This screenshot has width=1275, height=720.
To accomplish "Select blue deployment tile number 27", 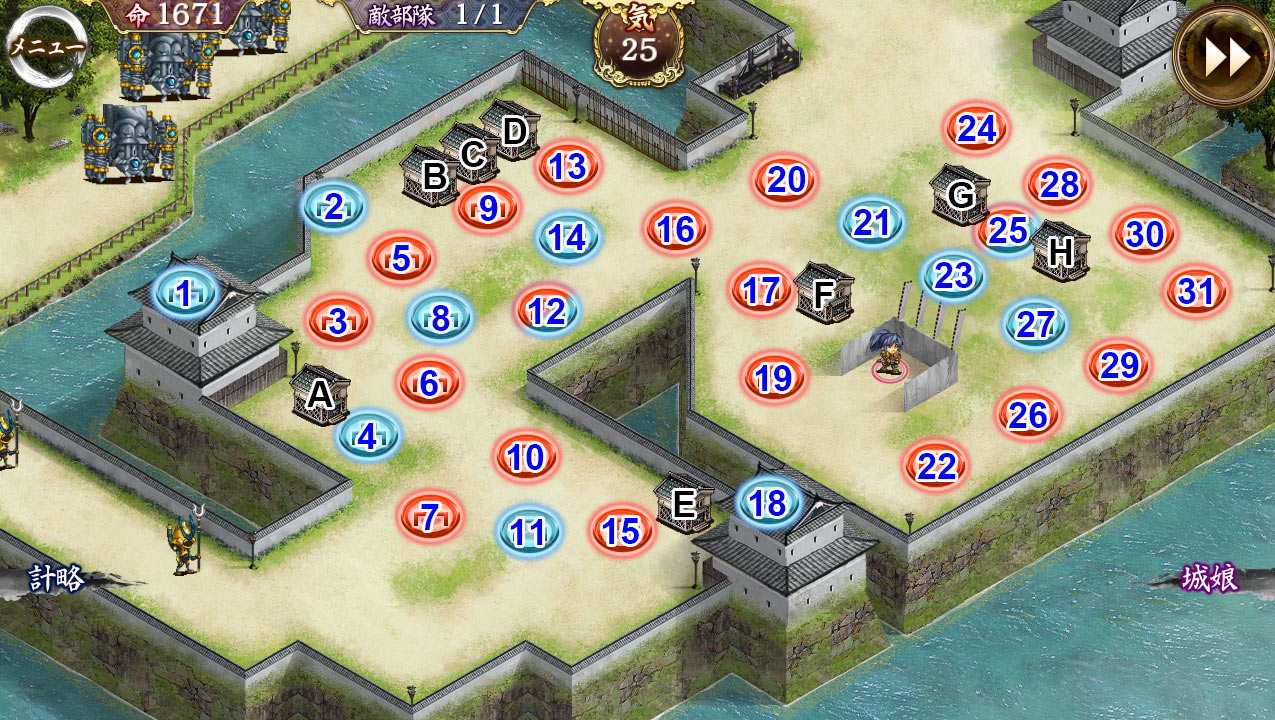I will (x=1035, y=324).
